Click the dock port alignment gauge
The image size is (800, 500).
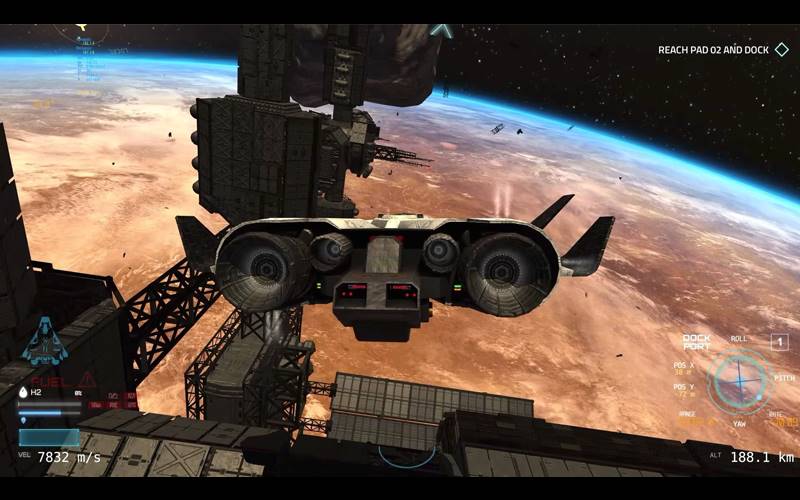739,381
